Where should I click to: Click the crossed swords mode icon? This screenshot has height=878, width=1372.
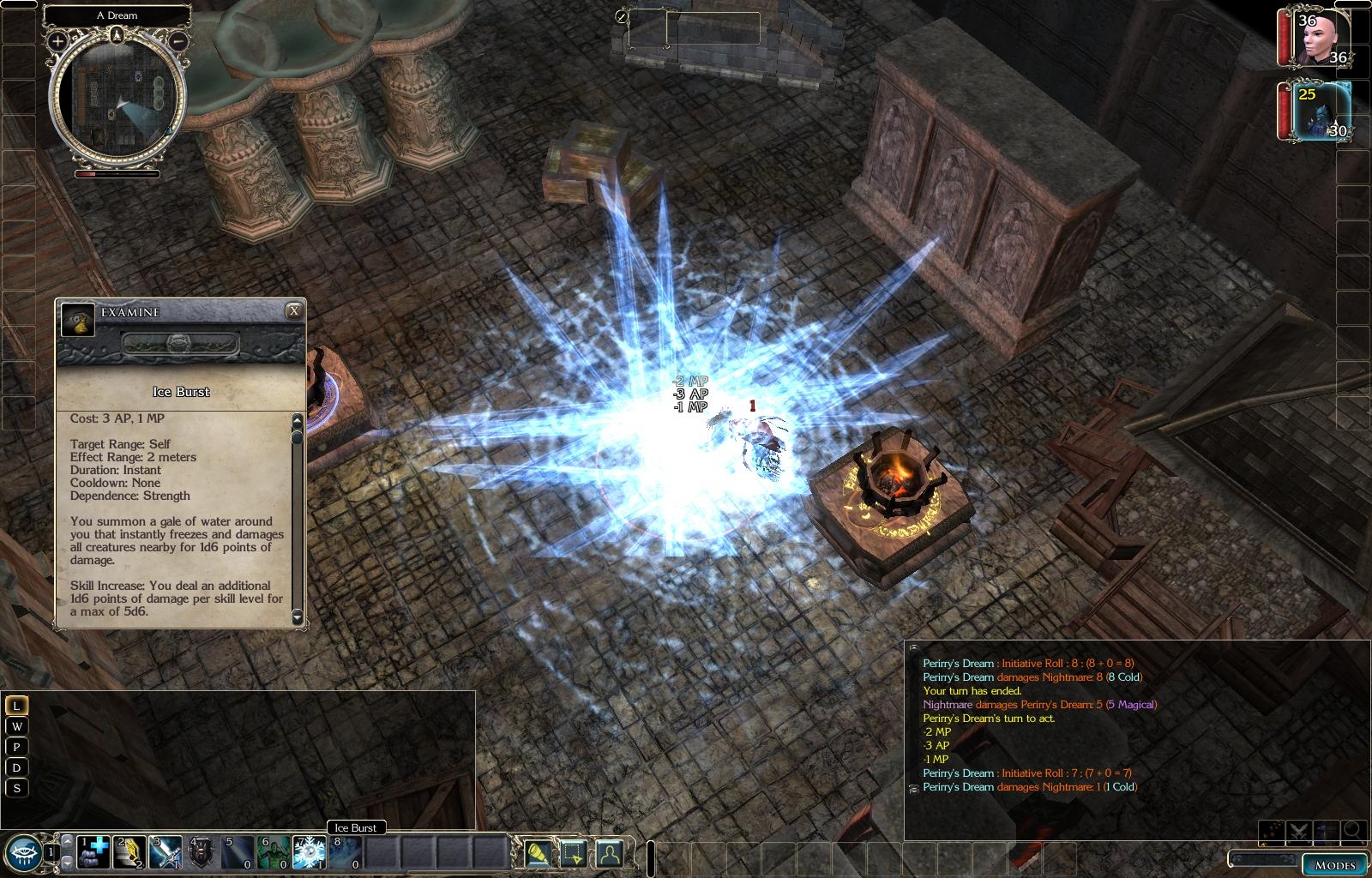point(1298,831)
